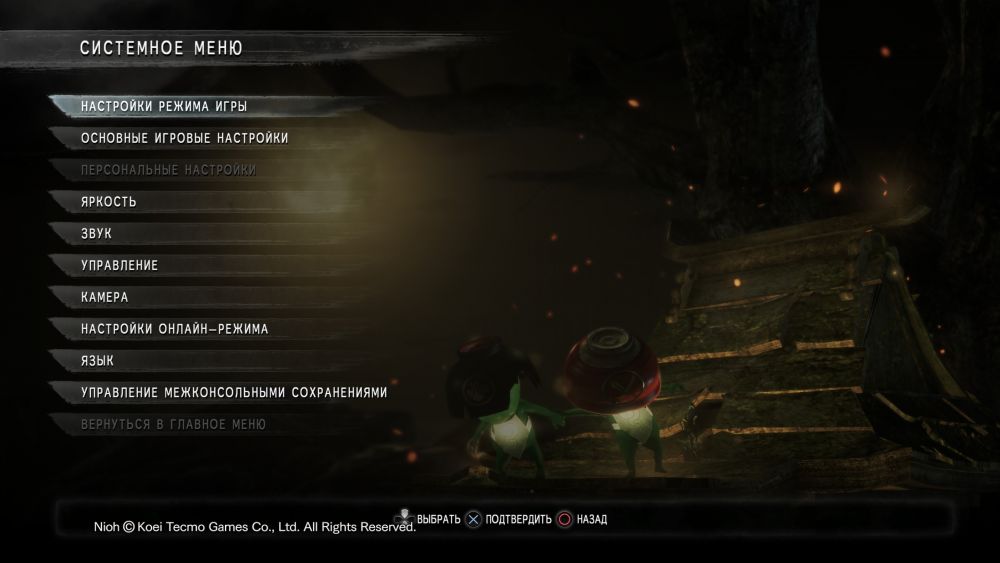This screenshot has height=563, width=1000.
Task: Choose the Звук sound settings
Action: [97, 234]
